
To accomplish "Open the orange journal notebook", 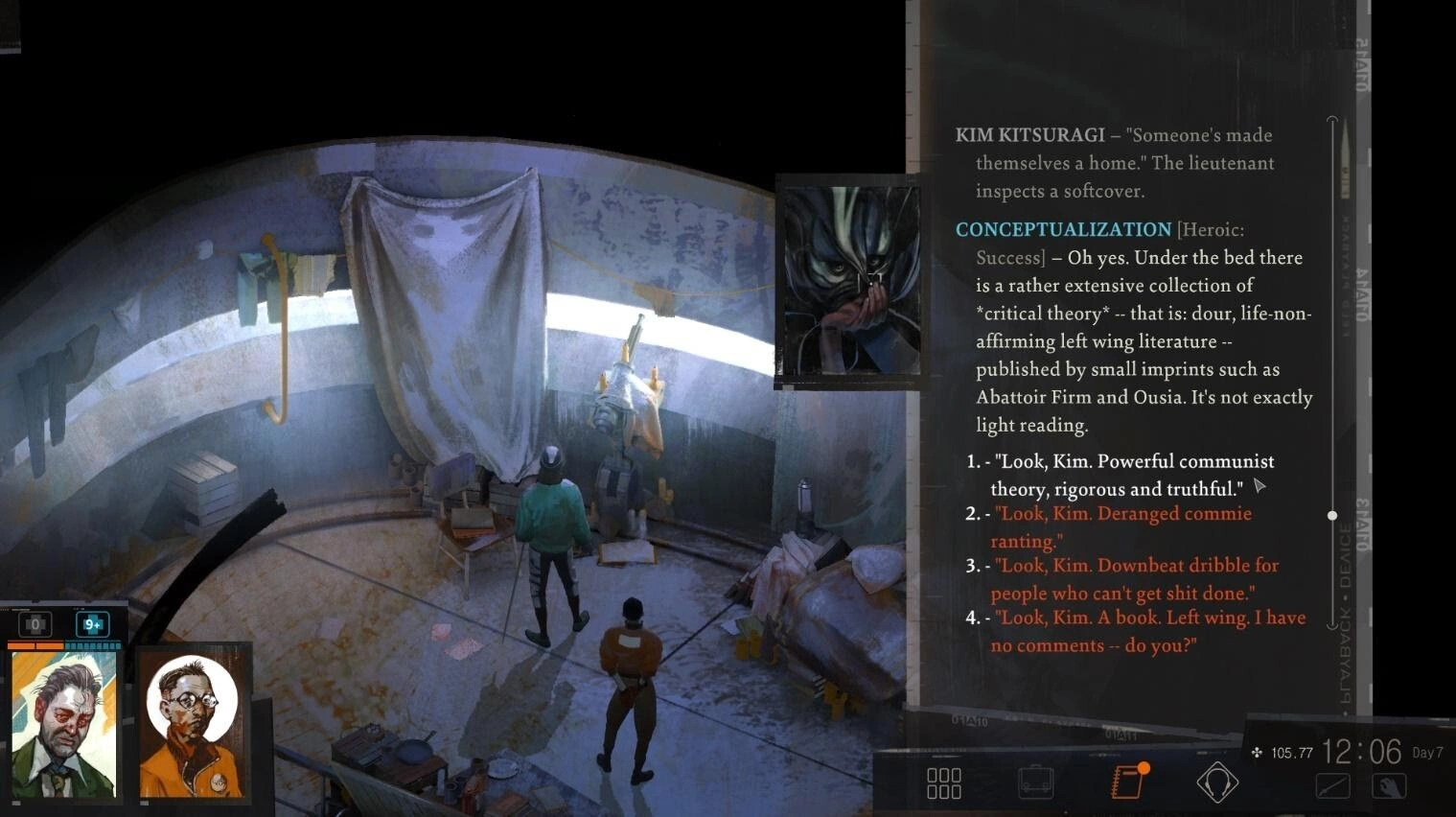I will pyautogui.click(x=1128, y=782).
